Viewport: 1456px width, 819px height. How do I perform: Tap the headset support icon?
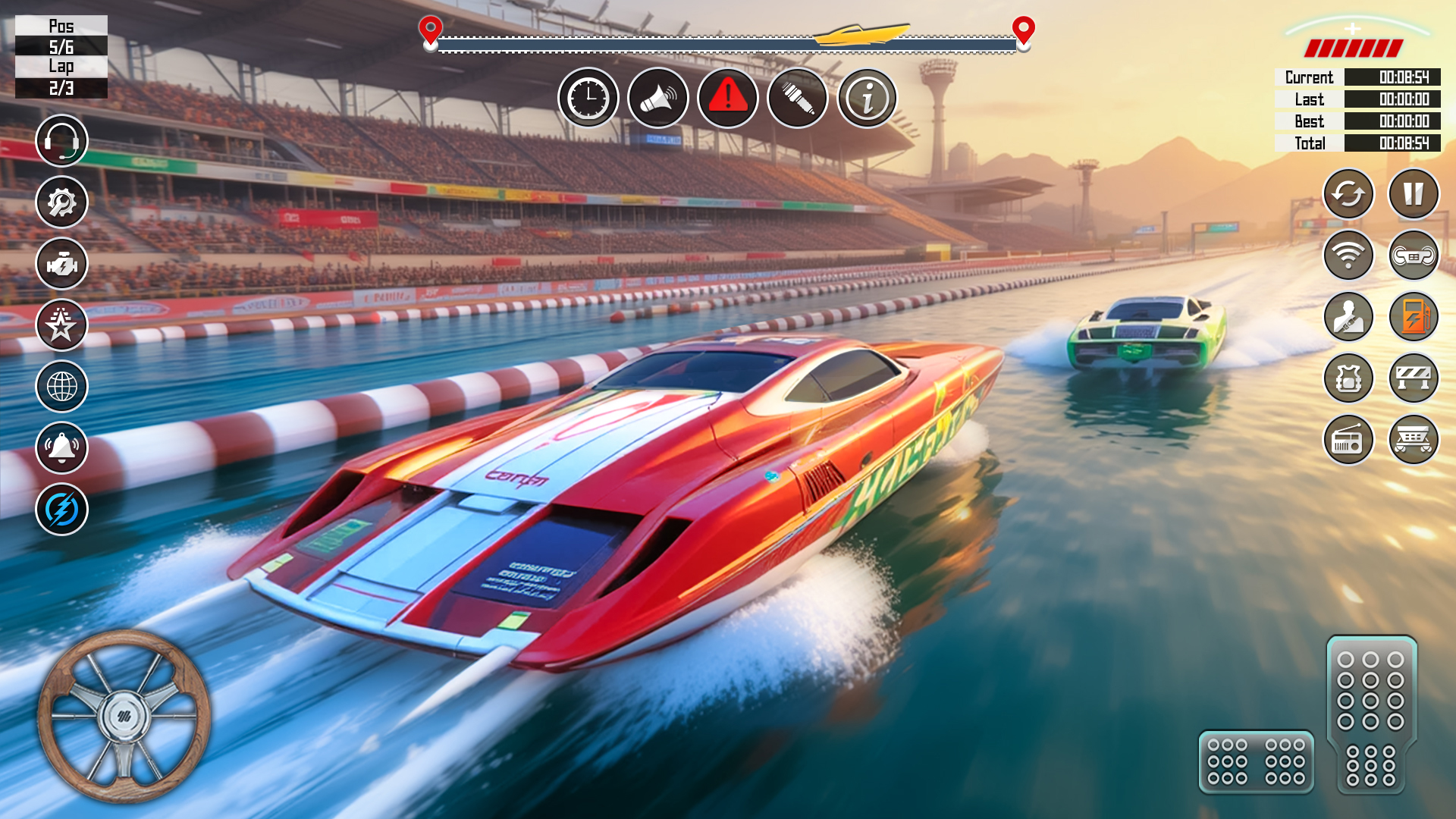click(x=61, y=140)
